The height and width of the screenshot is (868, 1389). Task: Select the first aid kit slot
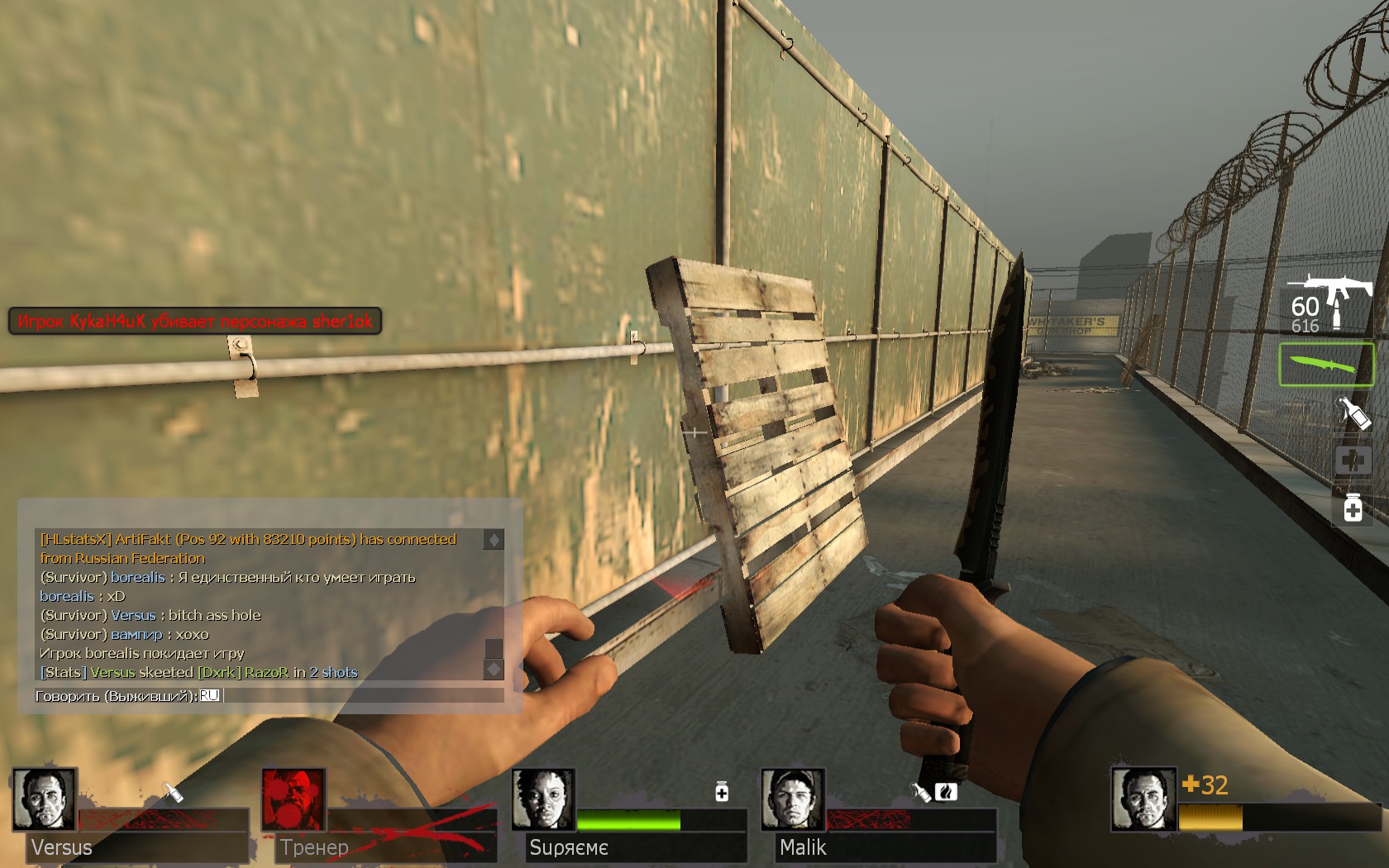coord(1353,460)
